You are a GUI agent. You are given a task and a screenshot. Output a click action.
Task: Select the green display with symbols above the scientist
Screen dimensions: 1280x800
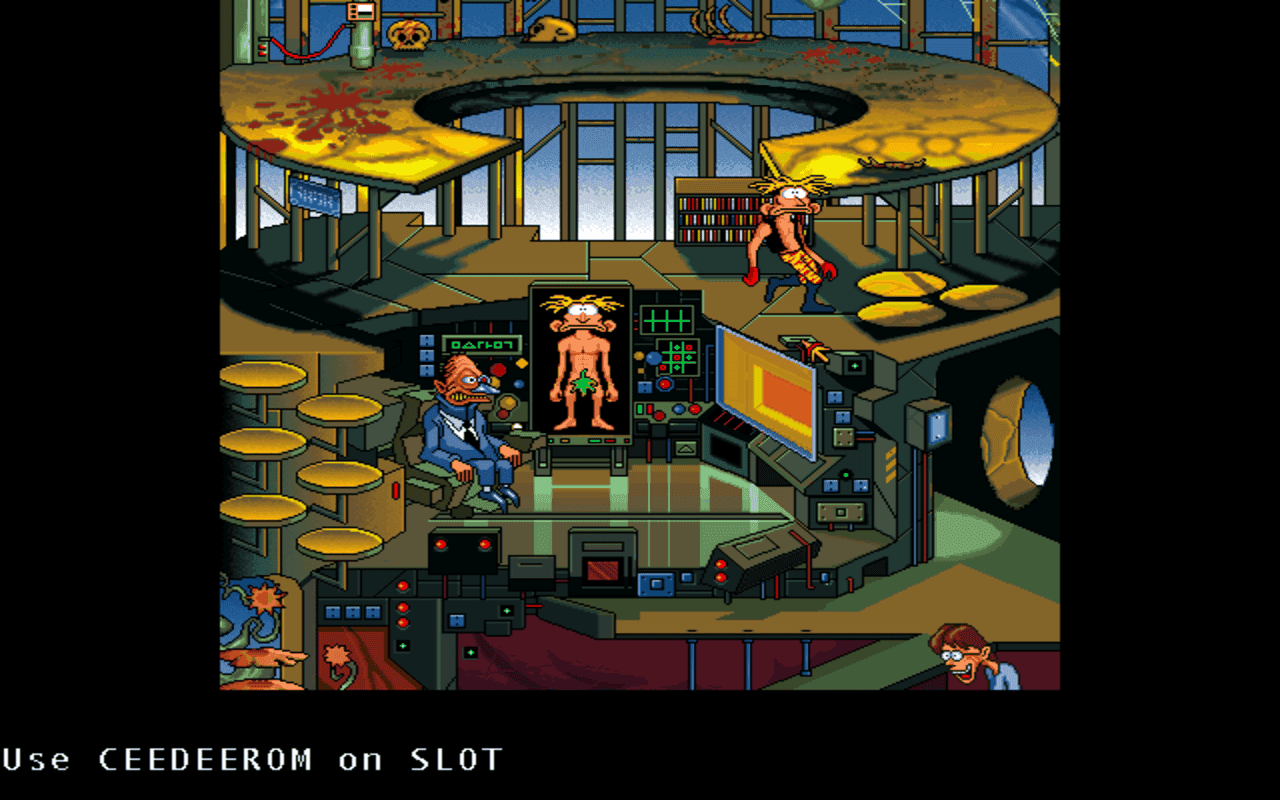tap(482, 345)
